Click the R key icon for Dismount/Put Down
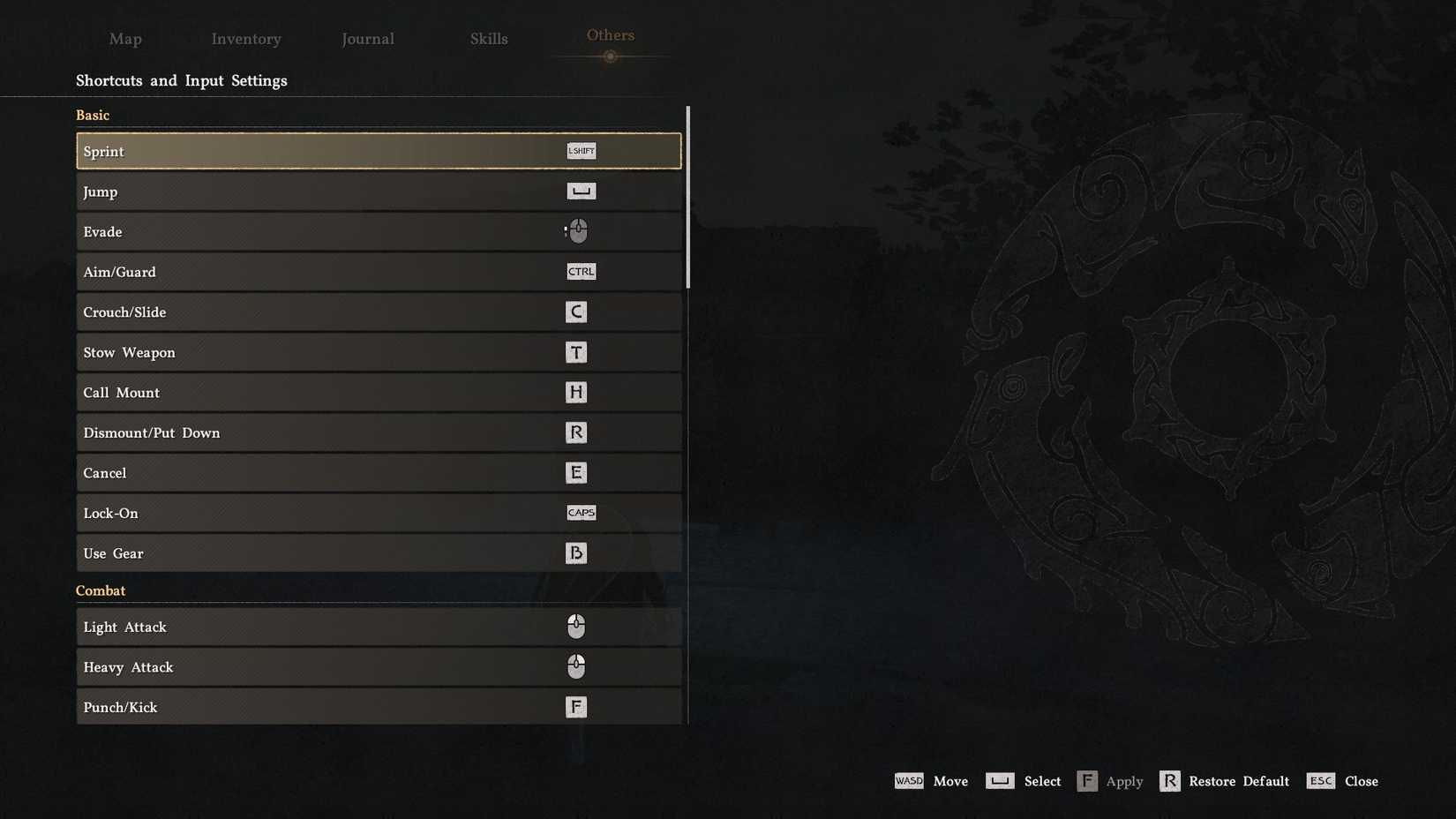 (576, 432)
